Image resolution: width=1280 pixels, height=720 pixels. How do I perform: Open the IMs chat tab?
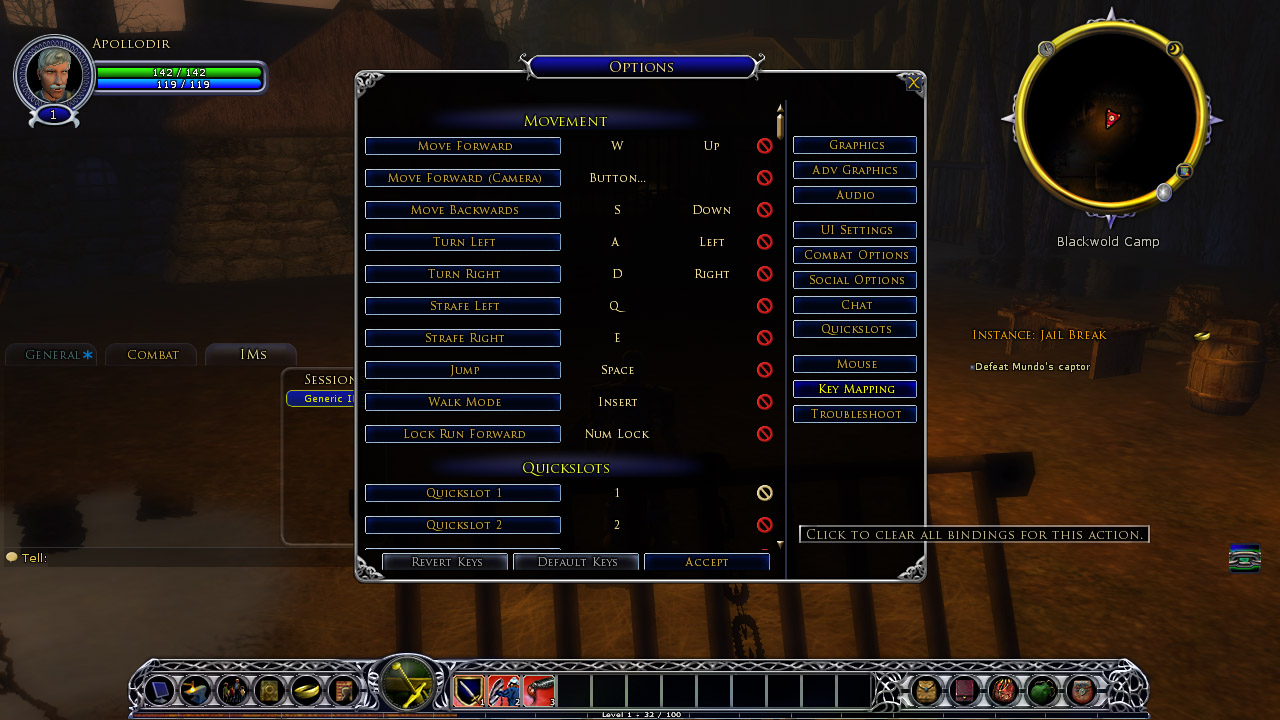(252, 355)
